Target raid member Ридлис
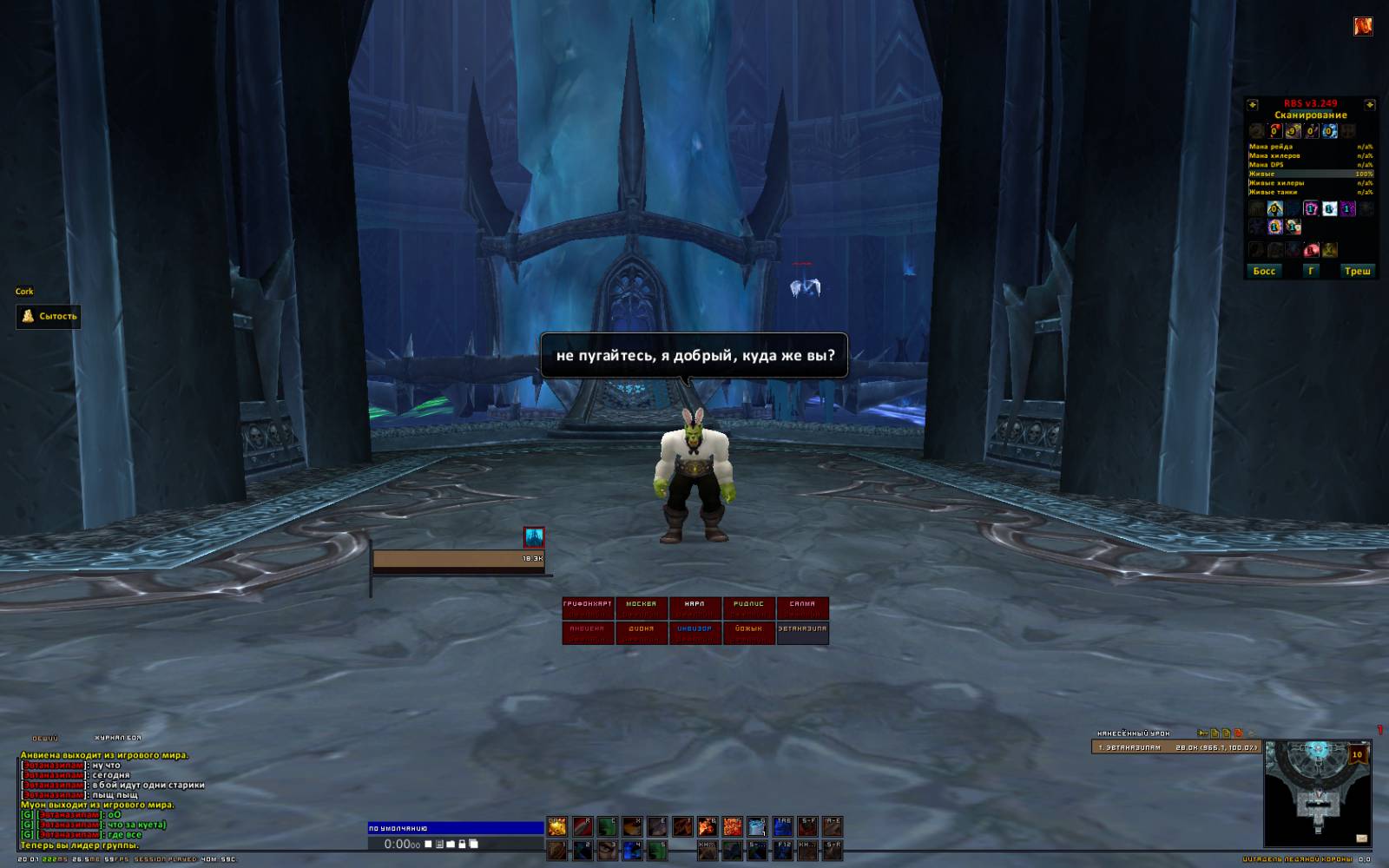 point(748,608)
